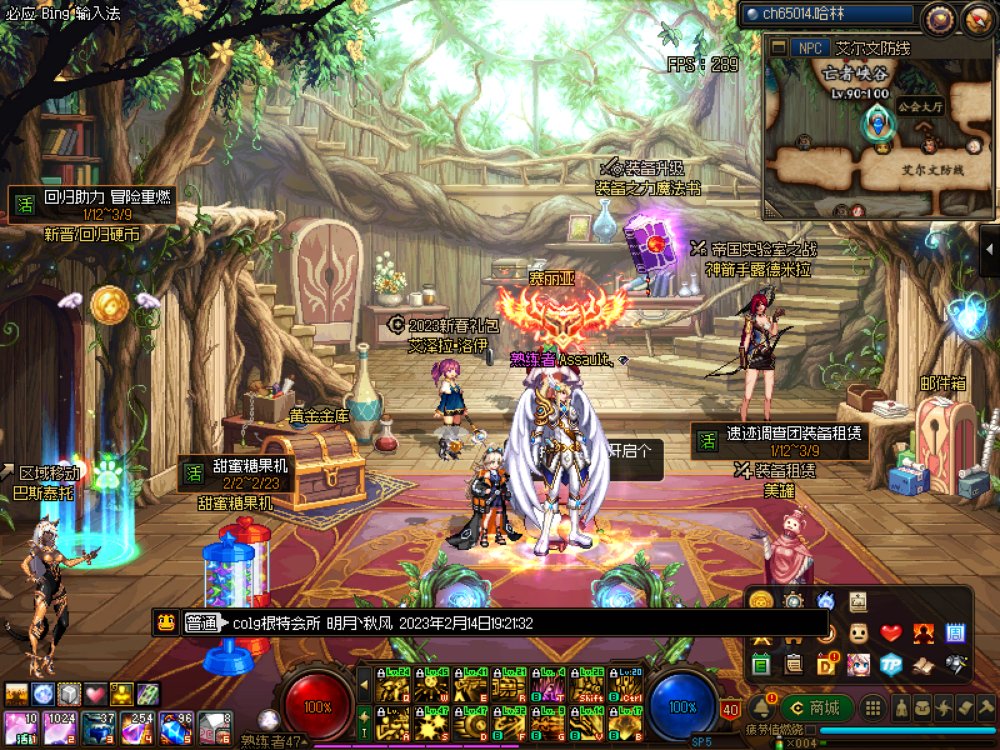Click the chat message bar with 普通 channel
Screen dimensions: 1000x750
pos(400,623)
